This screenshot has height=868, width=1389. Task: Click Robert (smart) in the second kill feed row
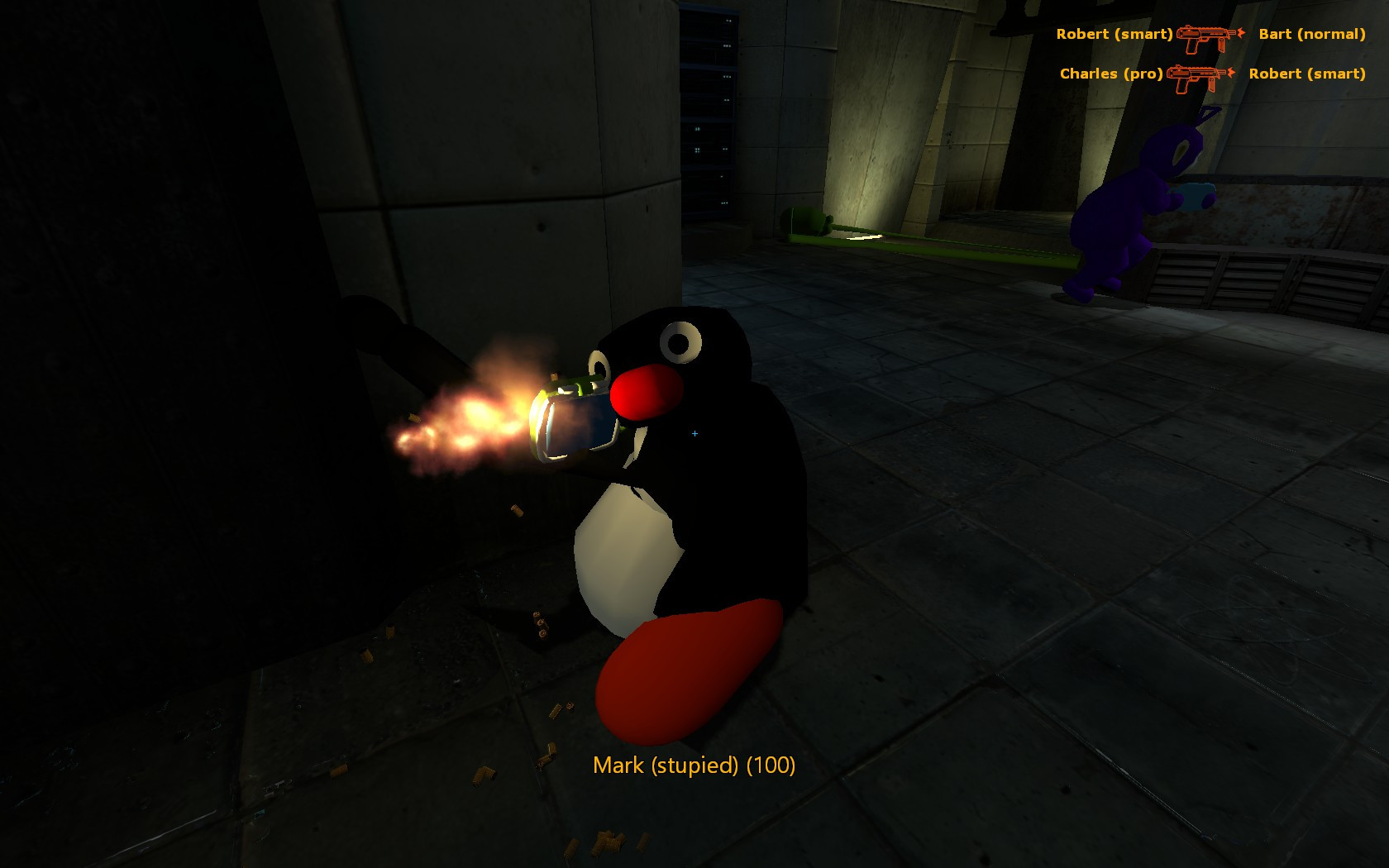[x=1308, y=74]
